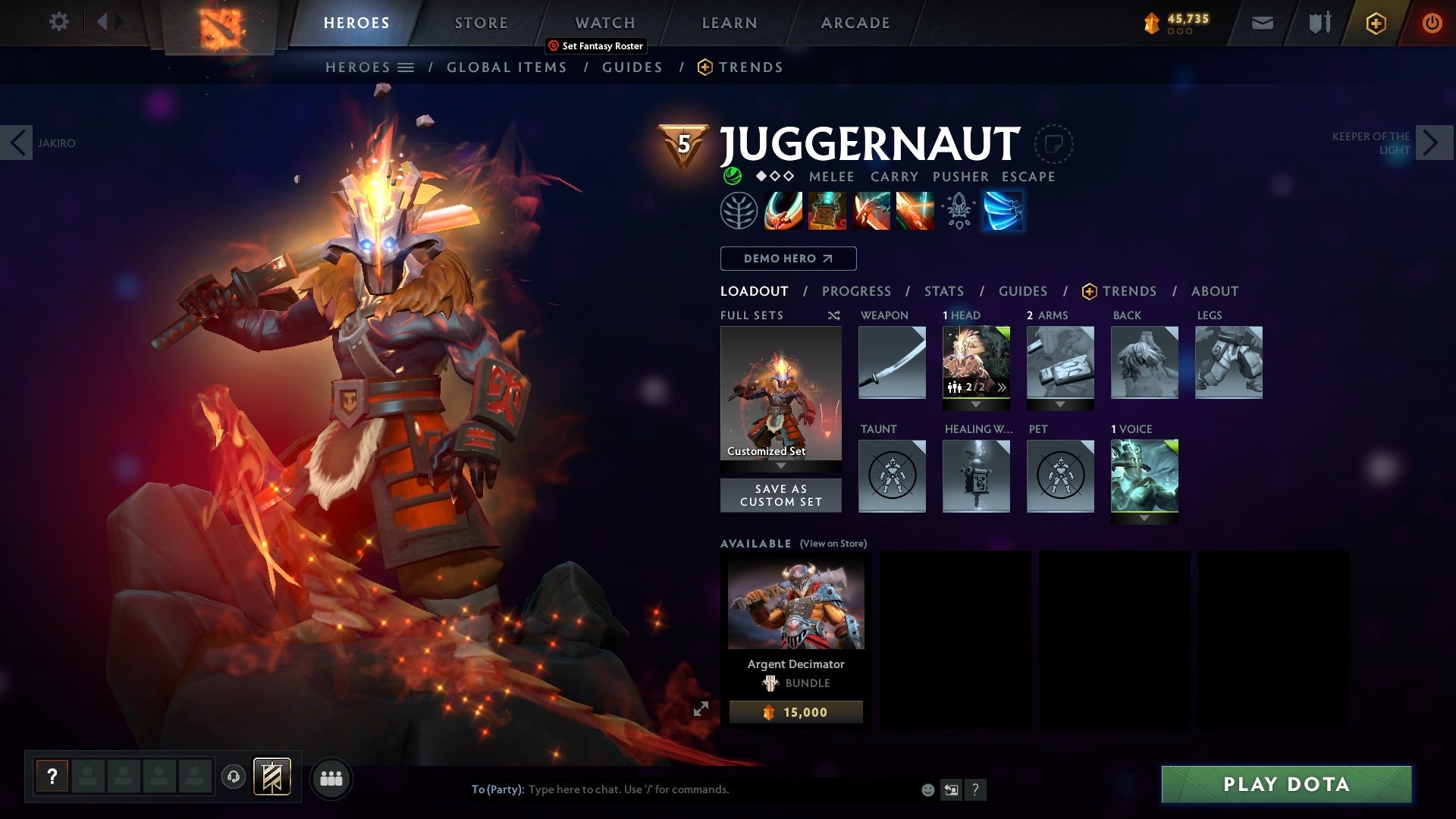Go back to Jakiro with left arrow

[x=17, y=142]
